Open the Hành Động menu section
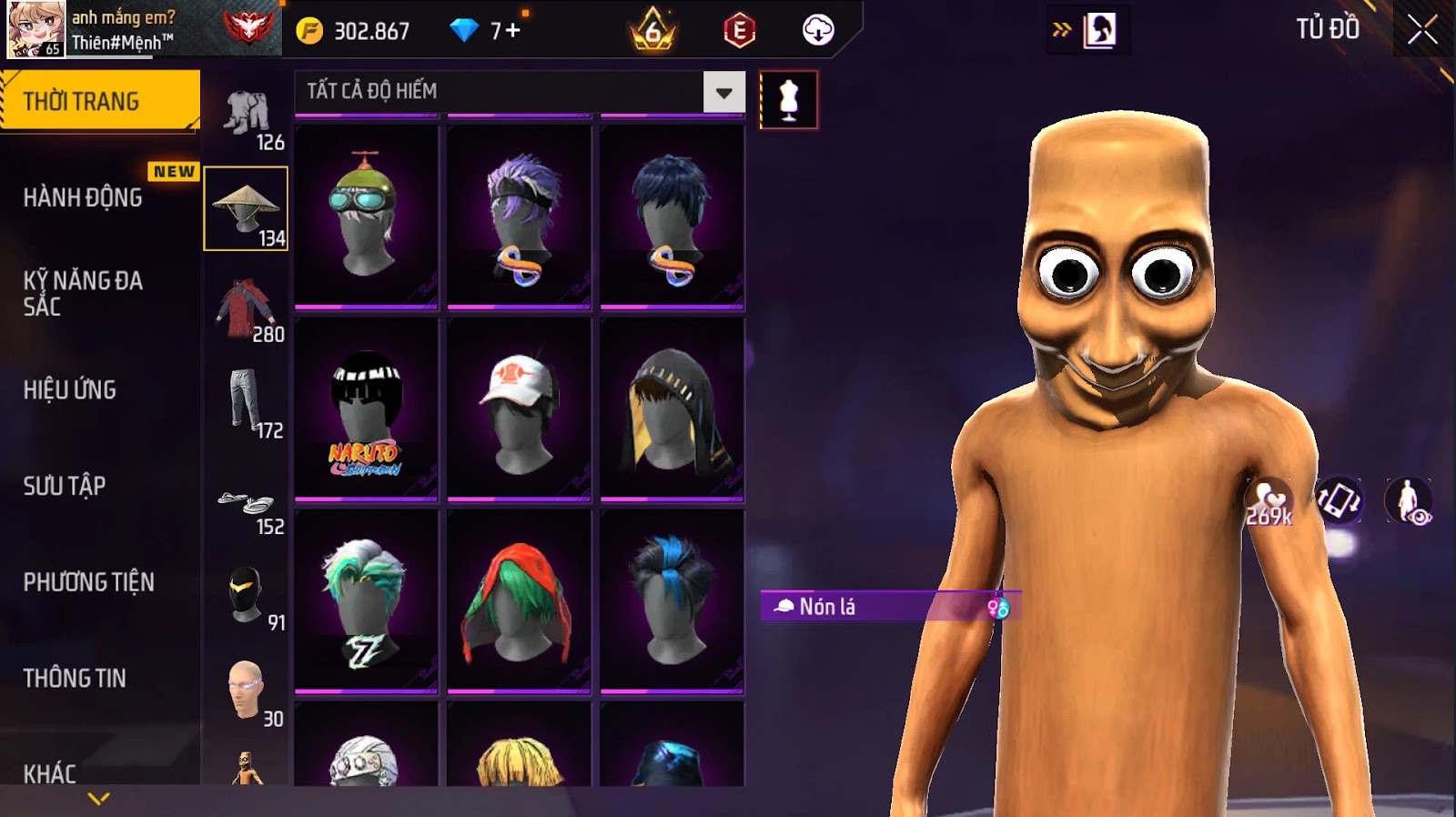This screenshot has width=1456, height=817. (x=83, y=197)
